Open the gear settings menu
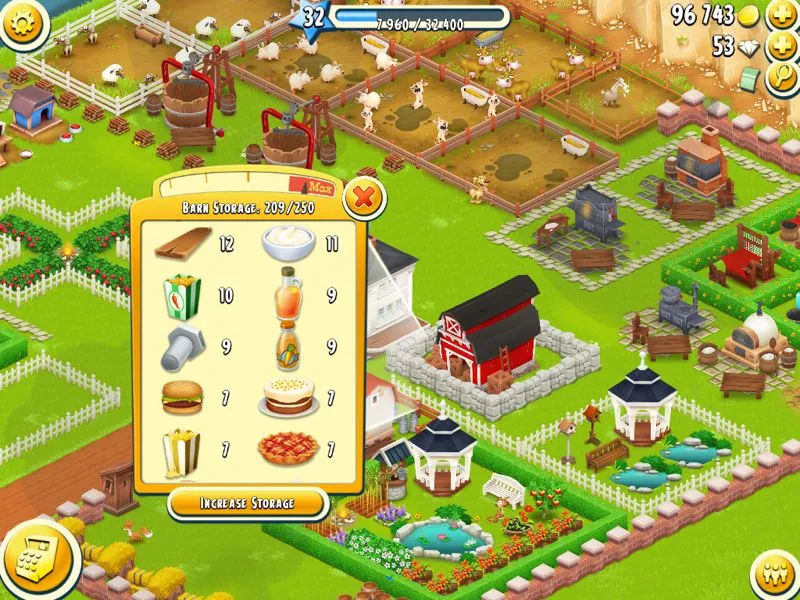The width and height of the screenshot is (800, 600). (23, 22)
